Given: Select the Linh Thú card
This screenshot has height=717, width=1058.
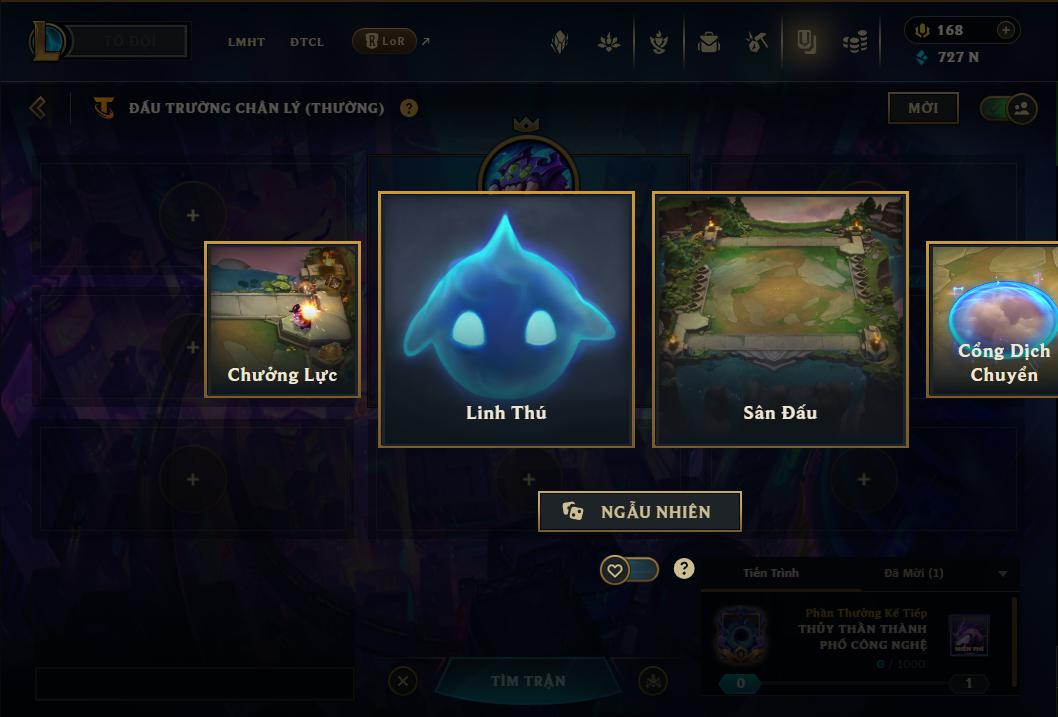Looking at the screenshot, I should pos(506,319).
